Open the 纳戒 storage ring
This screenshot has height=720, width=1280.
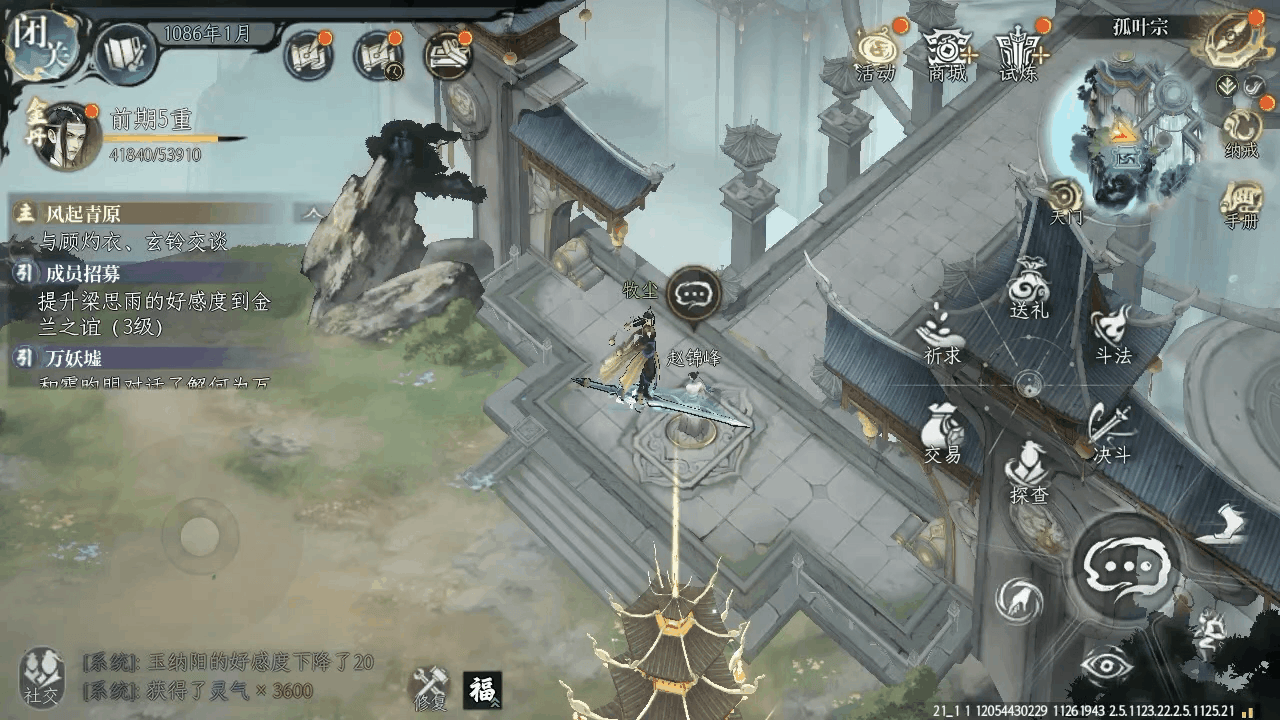tap(1241, 133)
